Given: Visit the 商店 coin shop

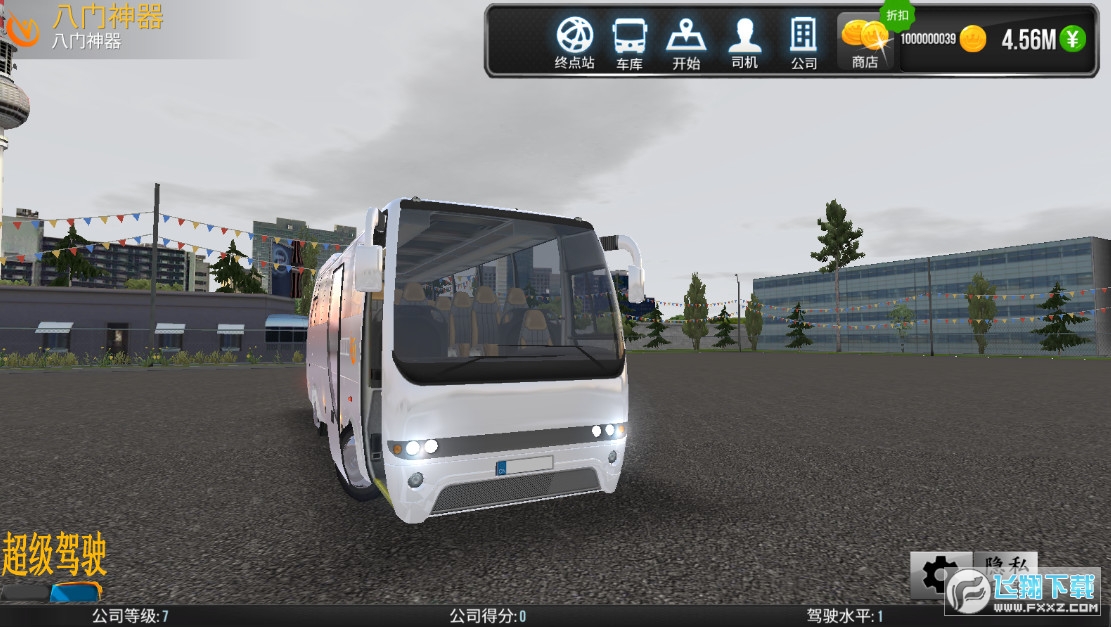Looking at the screenshot, I should pyautogui.click(x=865, y=42).
